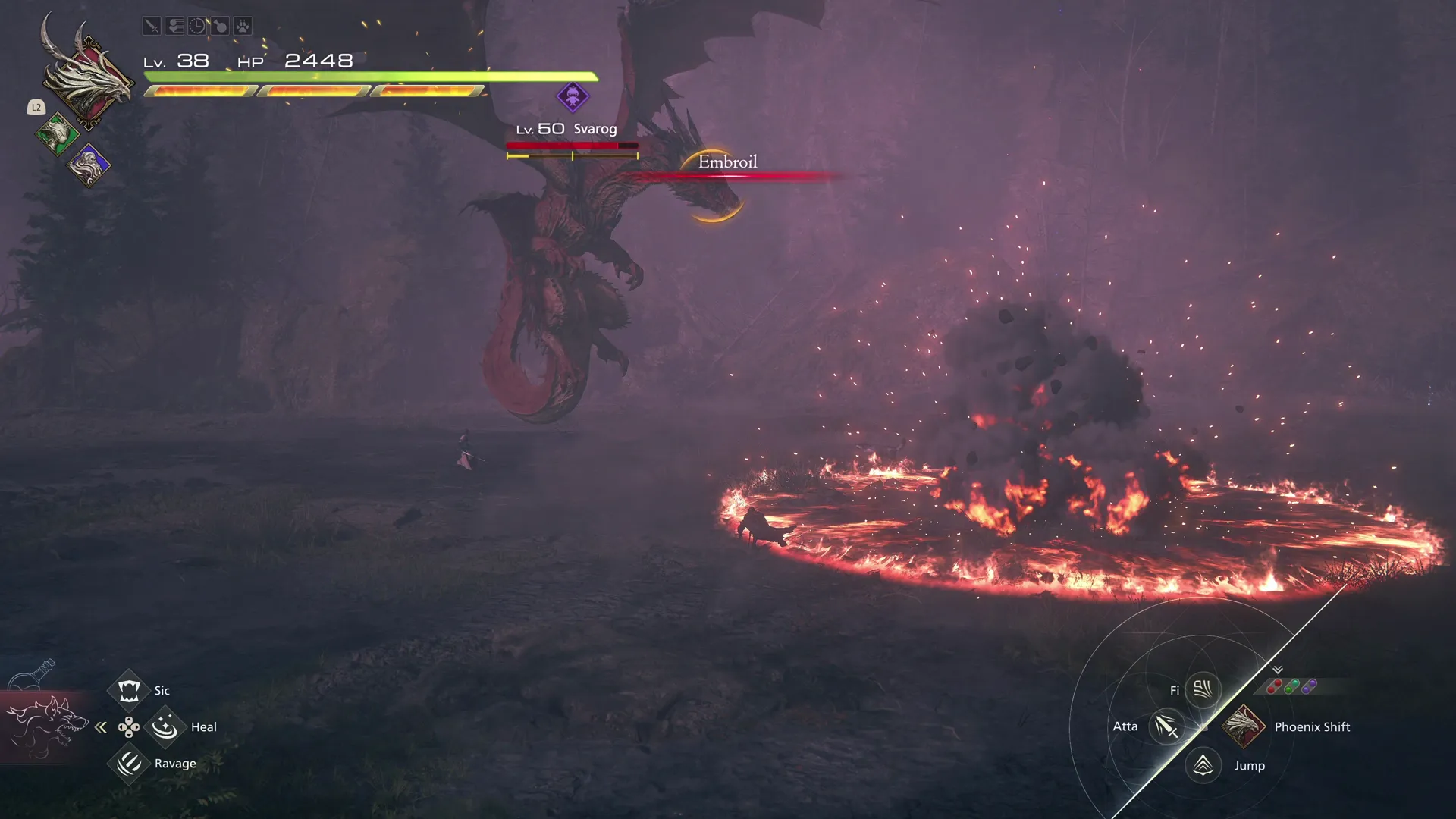Image resolution: width=1456 pixels, height=819 pixels.
Task: Click the paw print status icon
Action: [x=243, y=26]
